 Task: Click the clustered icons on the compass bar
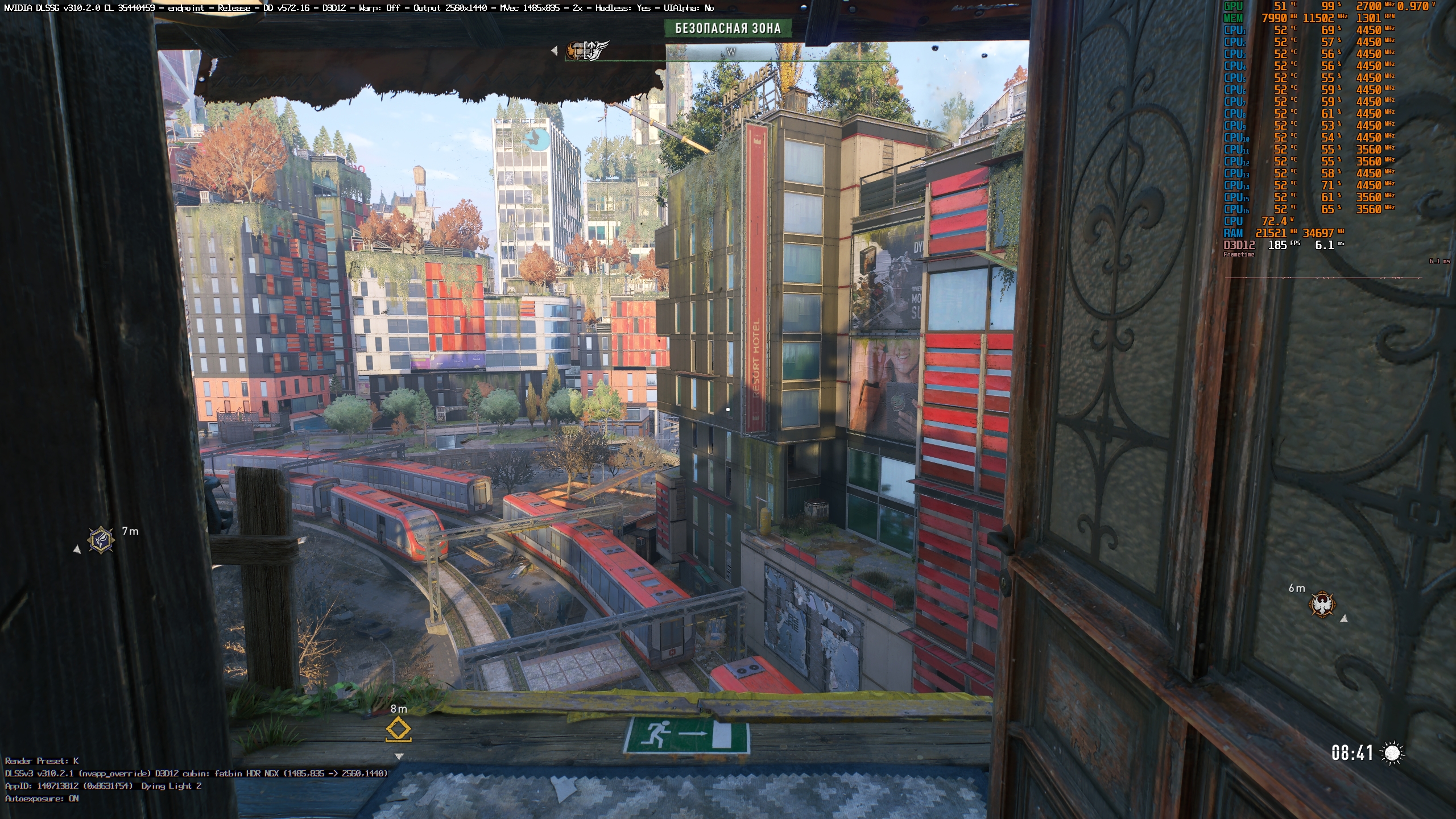click(588, 50)
